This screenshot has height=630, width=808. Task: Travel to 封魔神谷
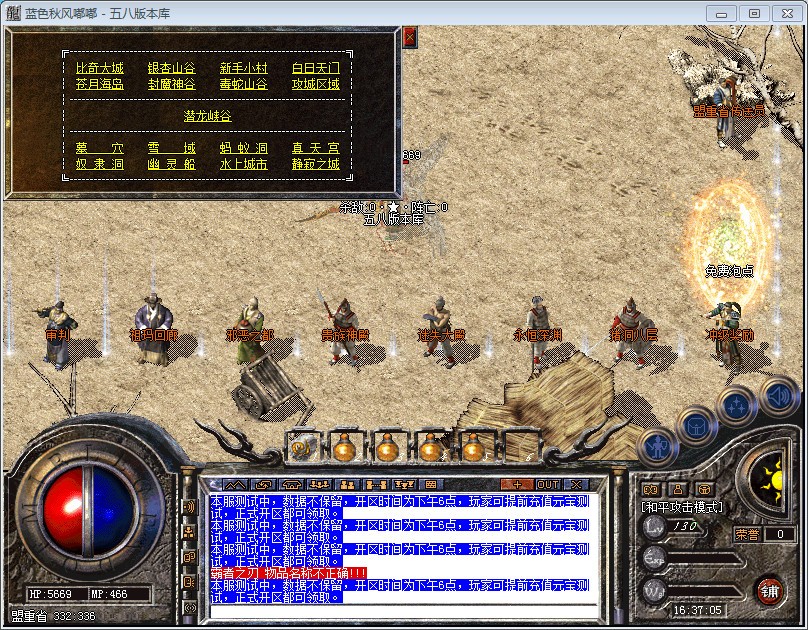[x=172, y=84]
